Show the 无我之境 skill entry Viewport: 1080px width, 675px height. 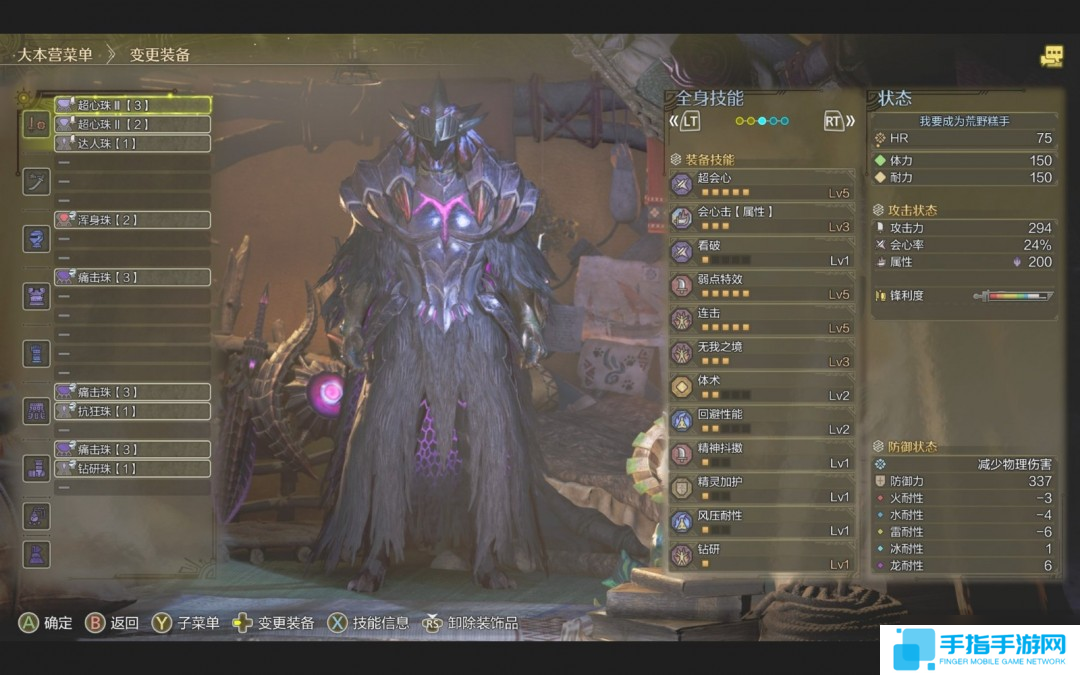[762, 353]
